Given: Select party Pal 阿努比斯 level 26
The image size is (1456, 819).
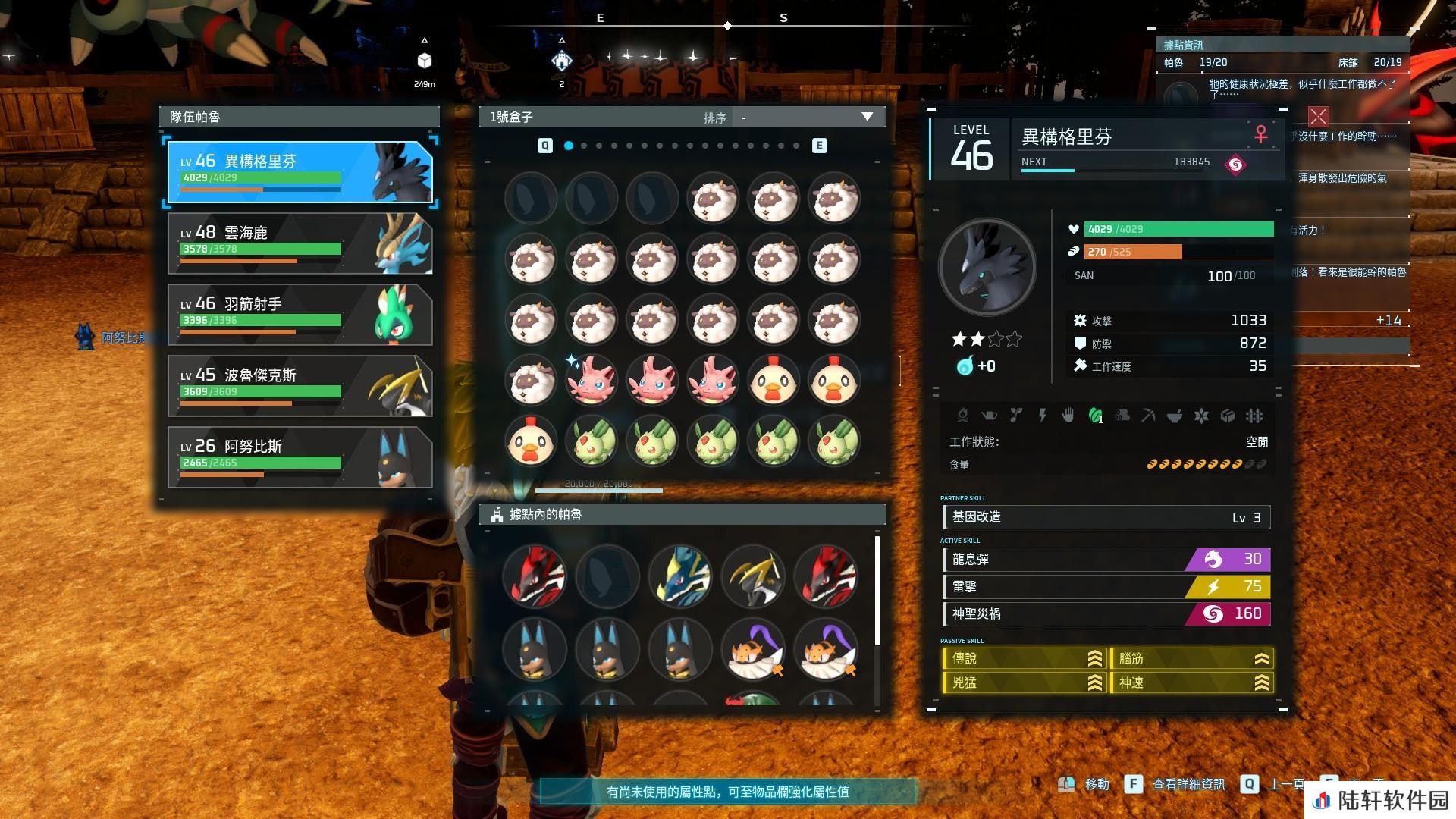Looking at the screenshot, I should click(x=300, y=457).
